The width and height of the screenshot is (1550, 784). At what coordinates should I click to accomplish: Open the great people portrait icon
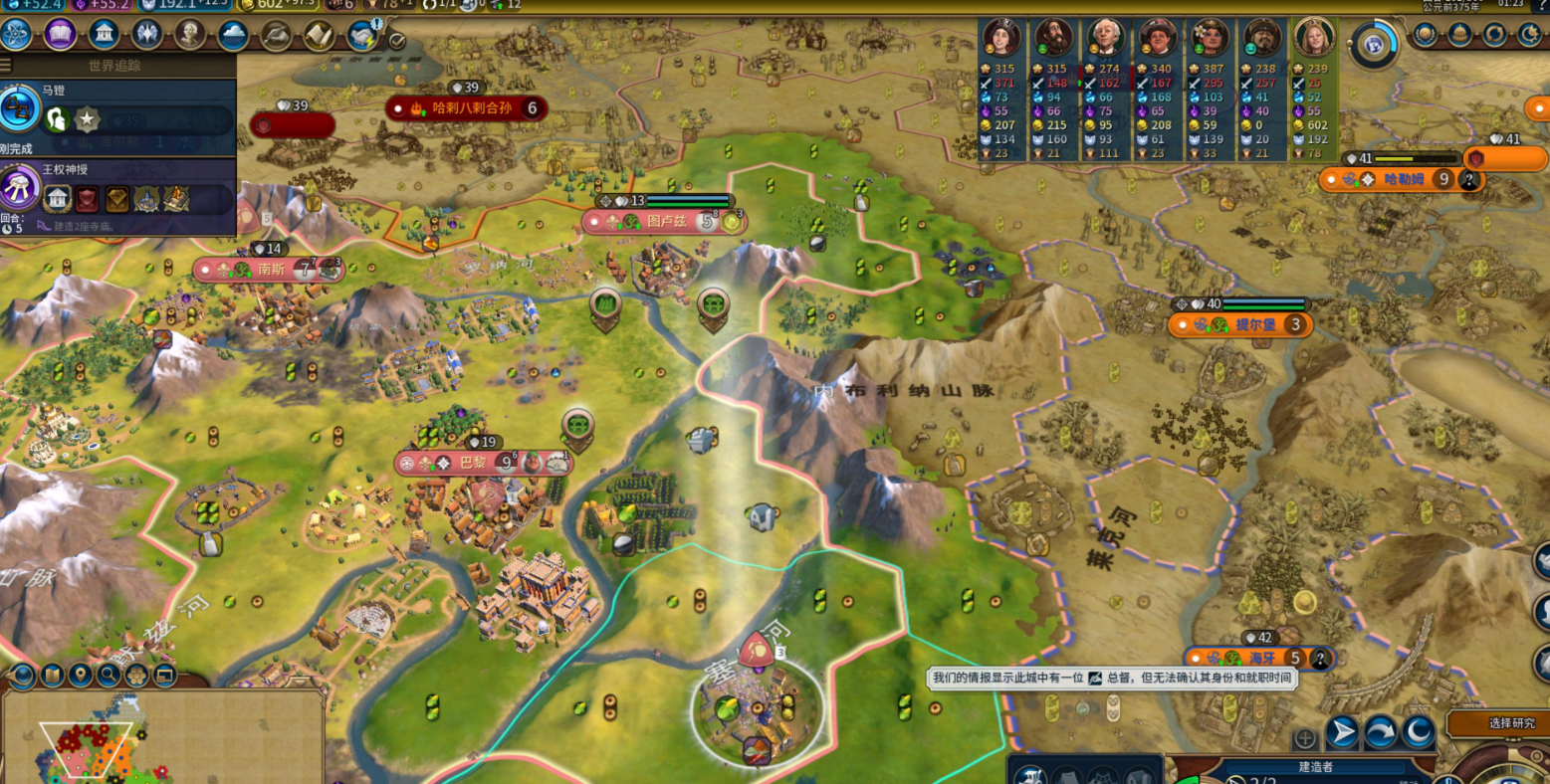tap(190, 35)
